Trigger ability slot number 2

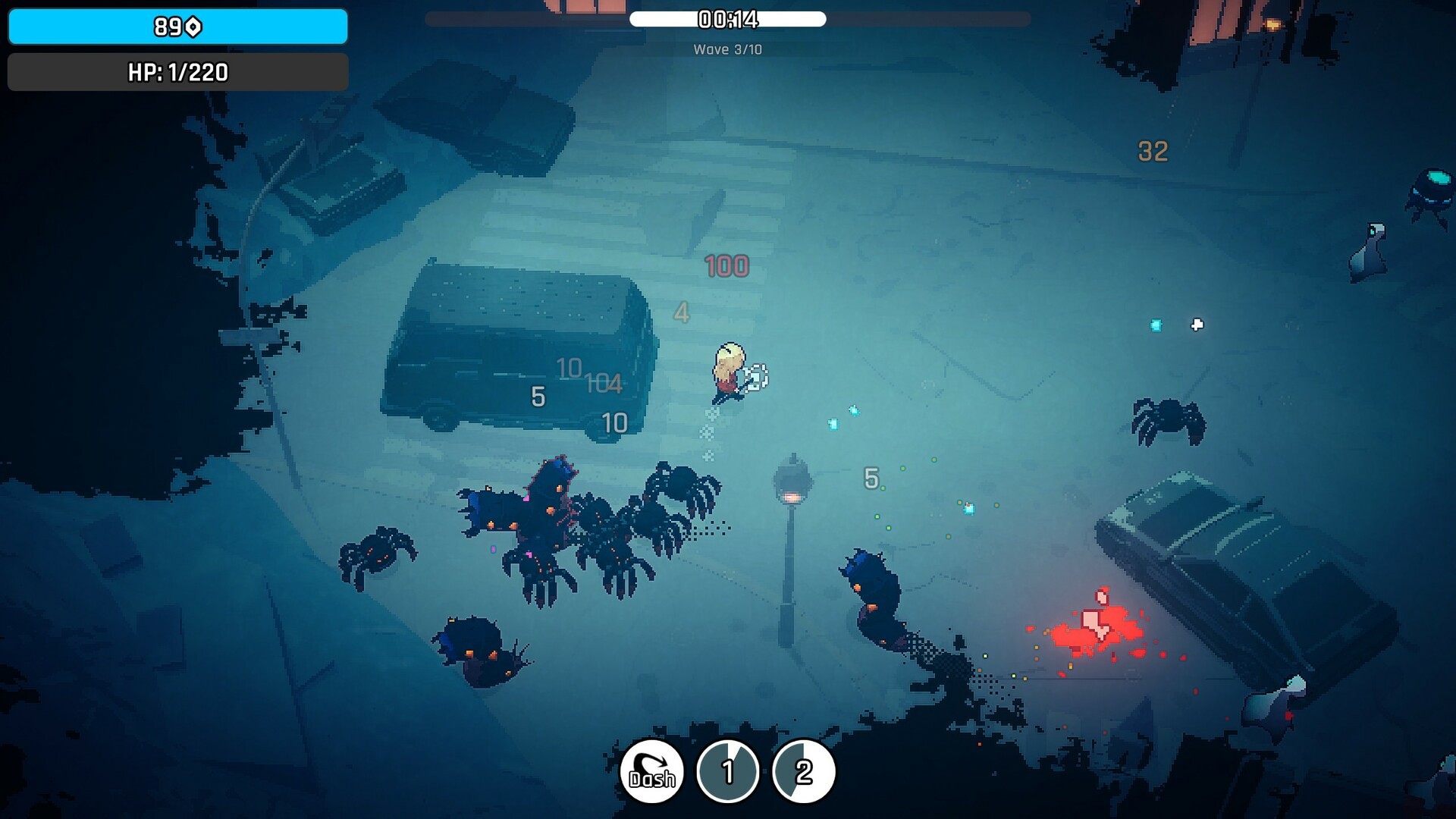[x=804, y=772]
